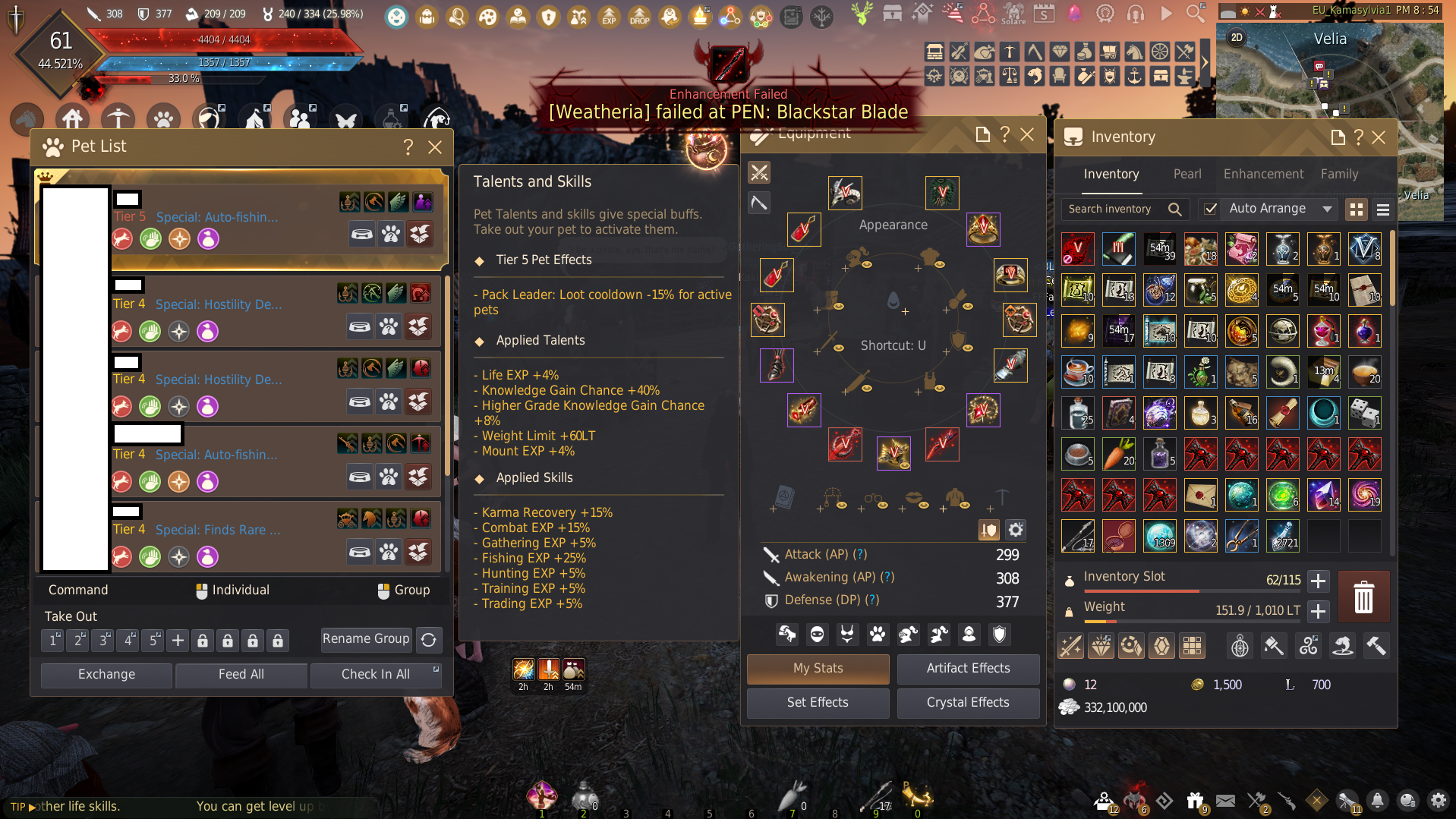Open the Auto Arrange dropdown

click(x=1326, y=209)
